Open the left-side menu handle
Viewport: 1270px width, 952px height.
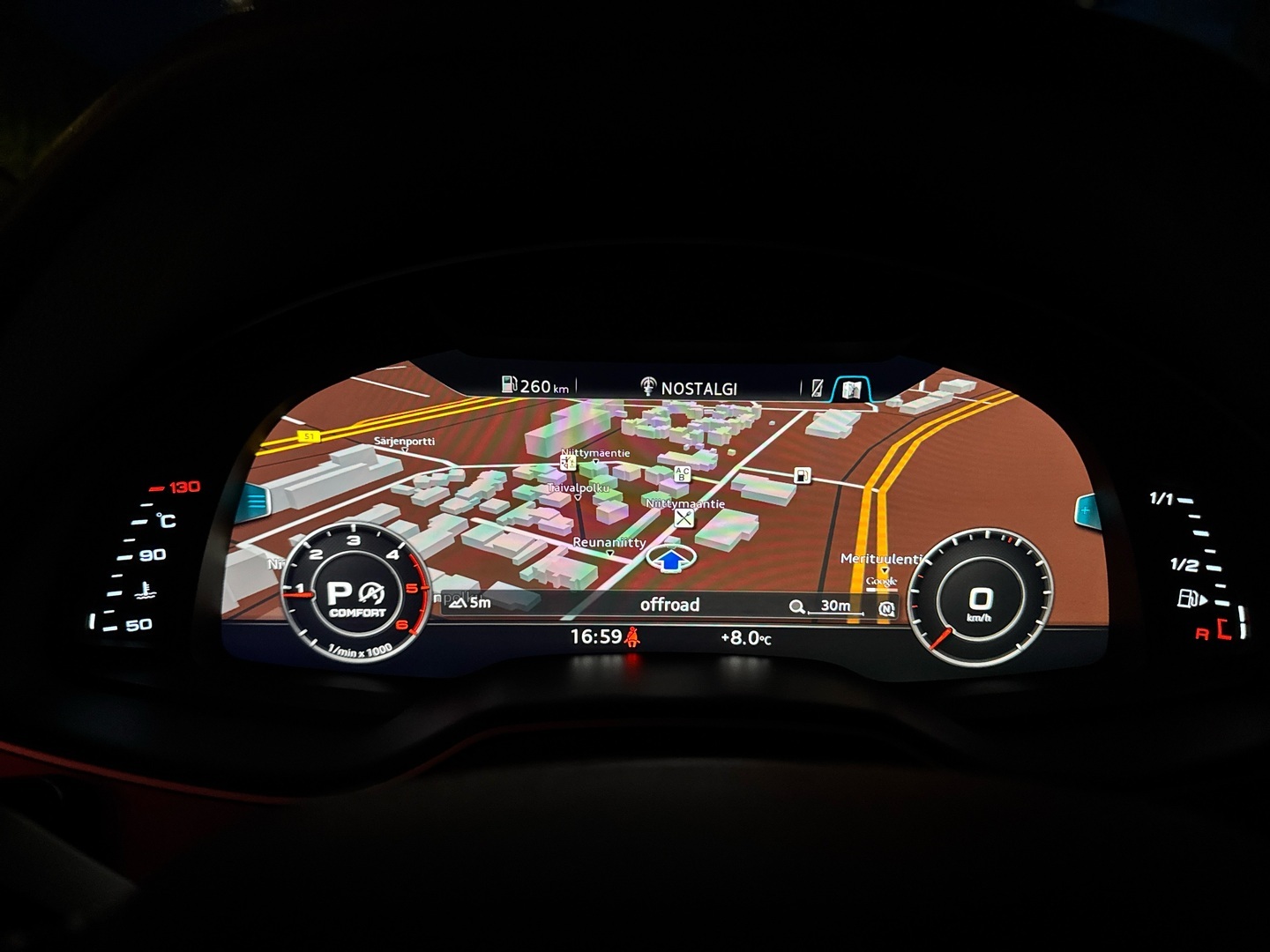pos(257,502)
